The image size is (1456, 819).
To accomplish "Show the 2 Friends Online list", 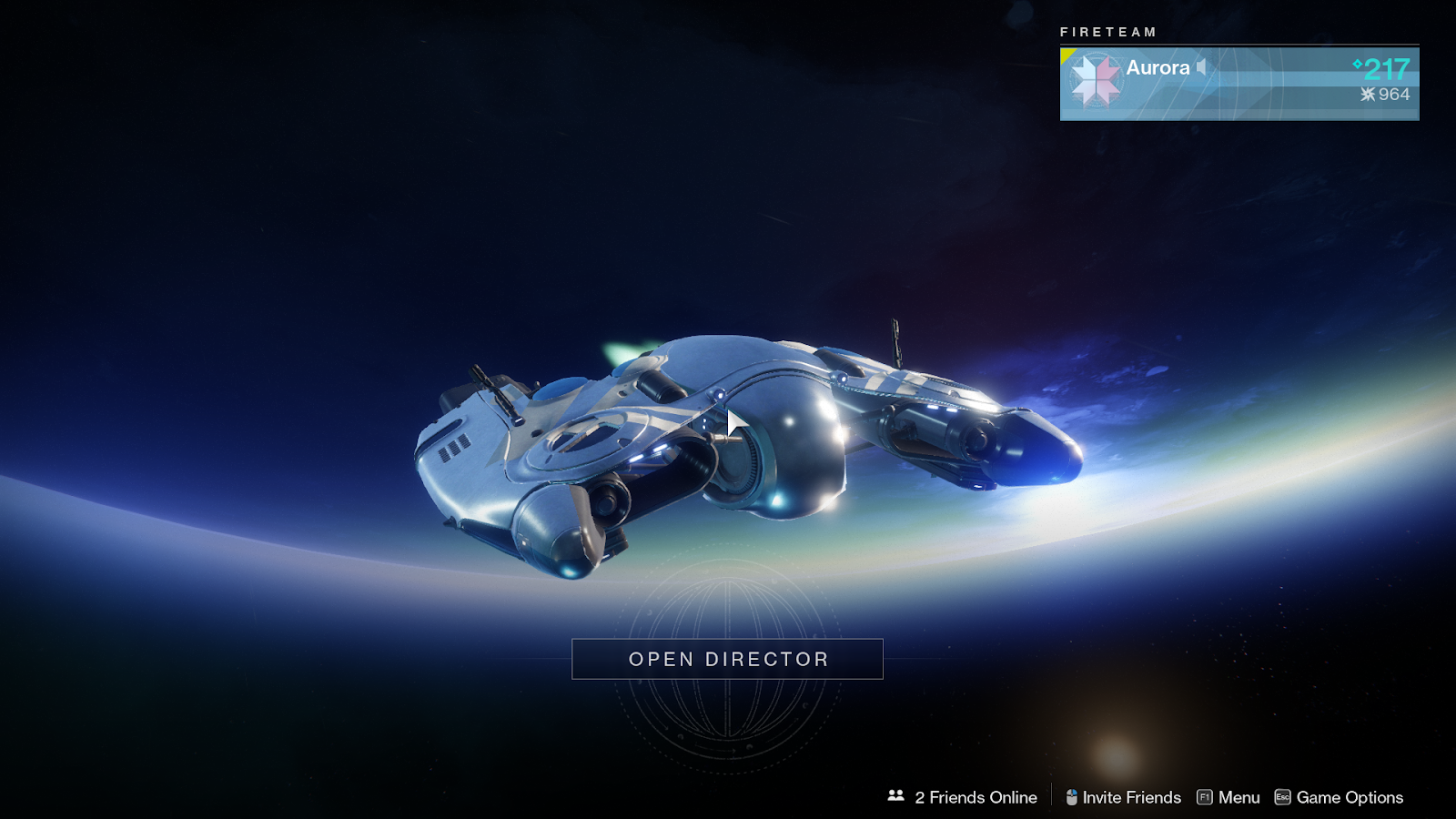I will [x=963, y=797].
